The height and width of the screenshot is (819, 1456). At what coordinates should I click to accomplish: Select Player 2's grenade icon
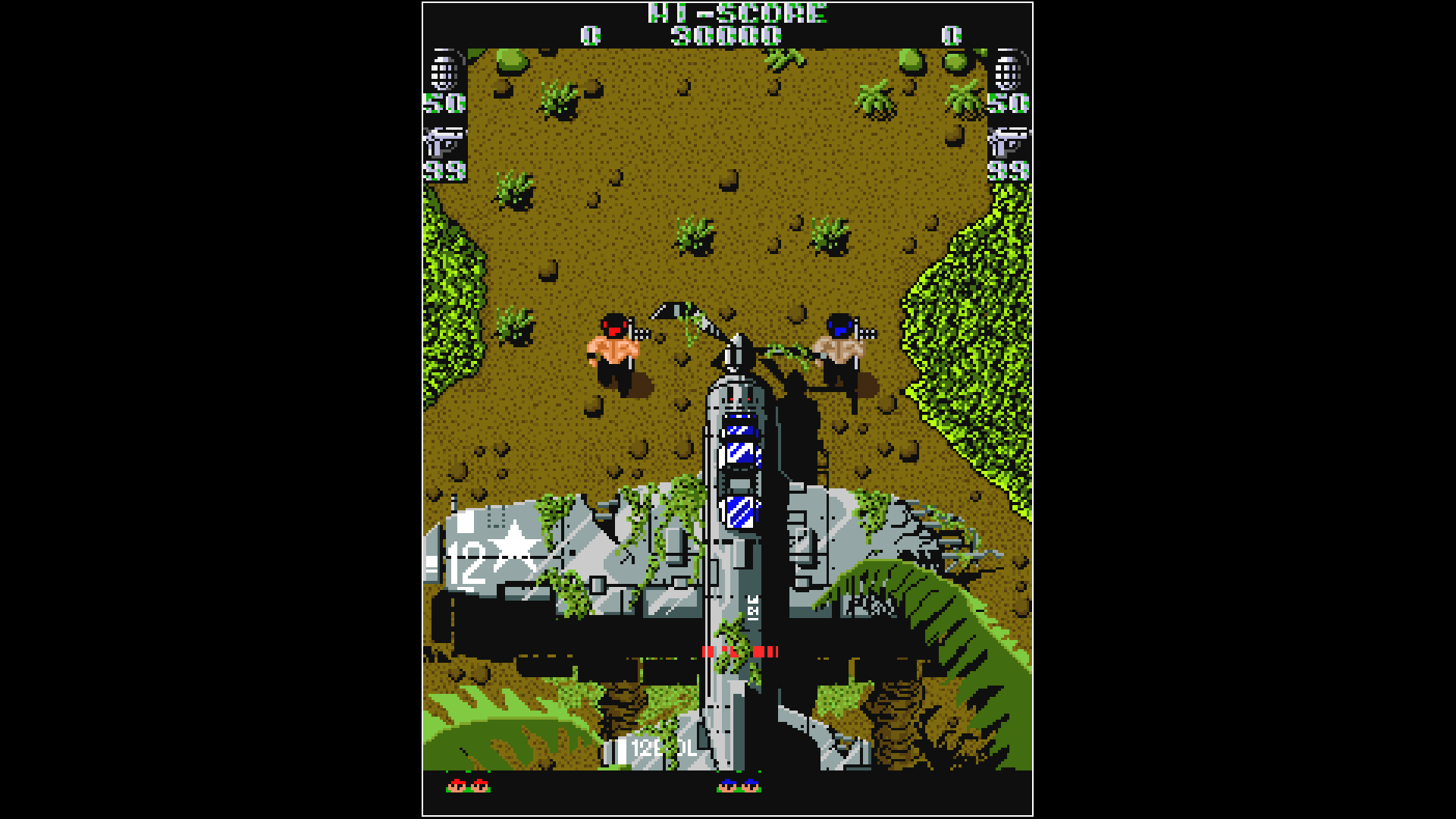[1009, 72]
